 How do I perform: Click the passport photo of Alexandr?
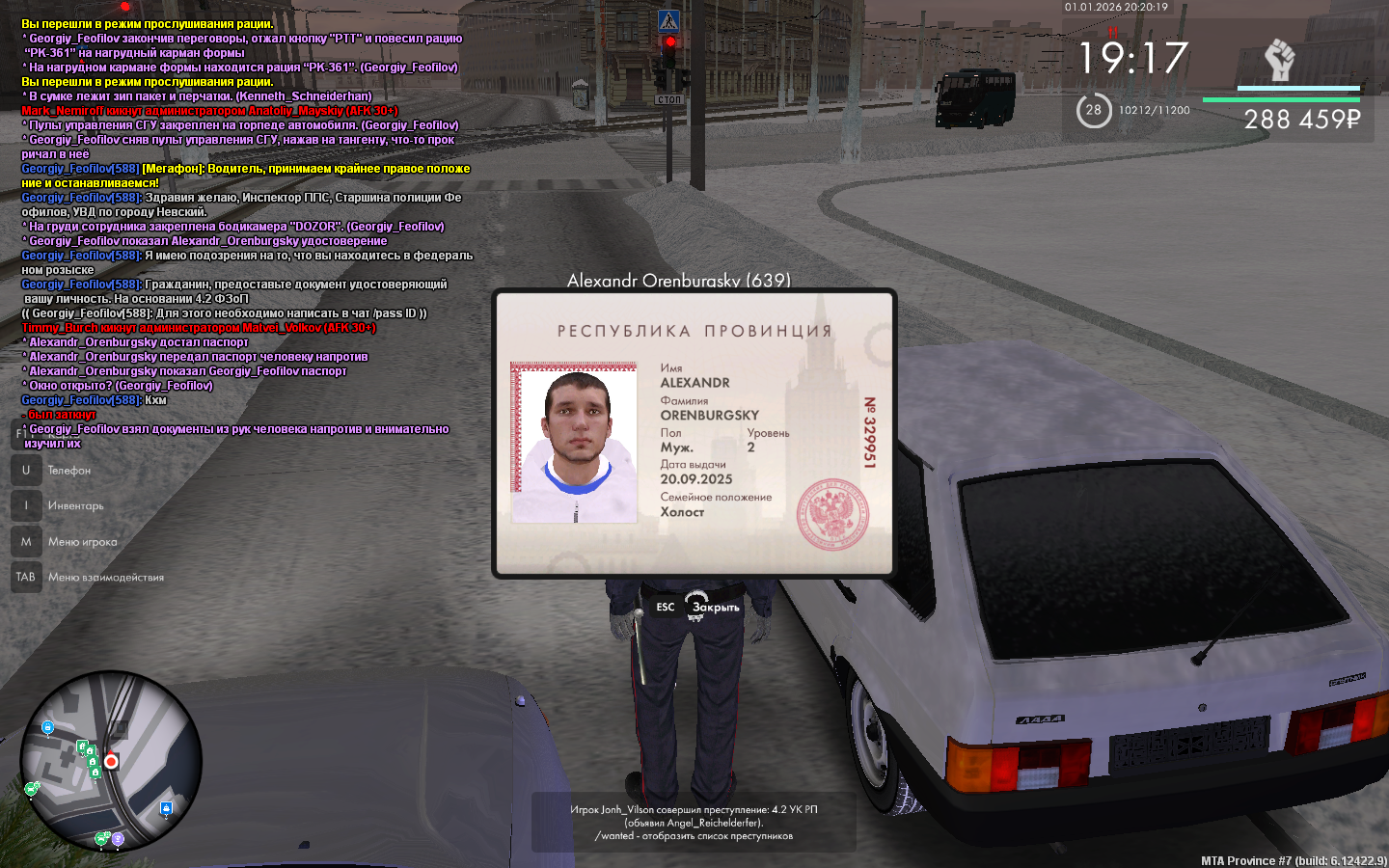[575, 445]
